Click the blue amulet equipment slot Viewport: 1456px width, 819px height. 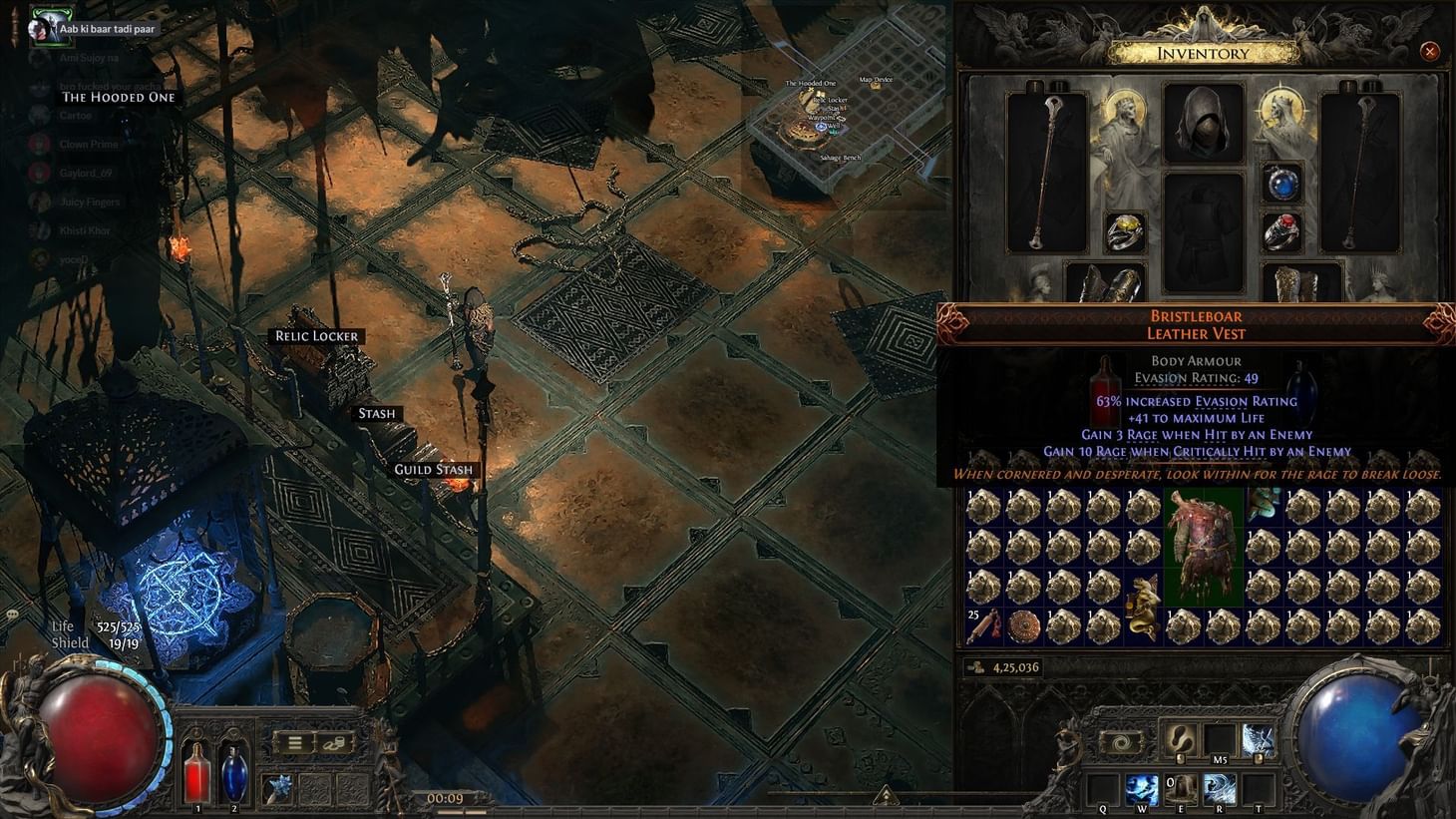1284,183
